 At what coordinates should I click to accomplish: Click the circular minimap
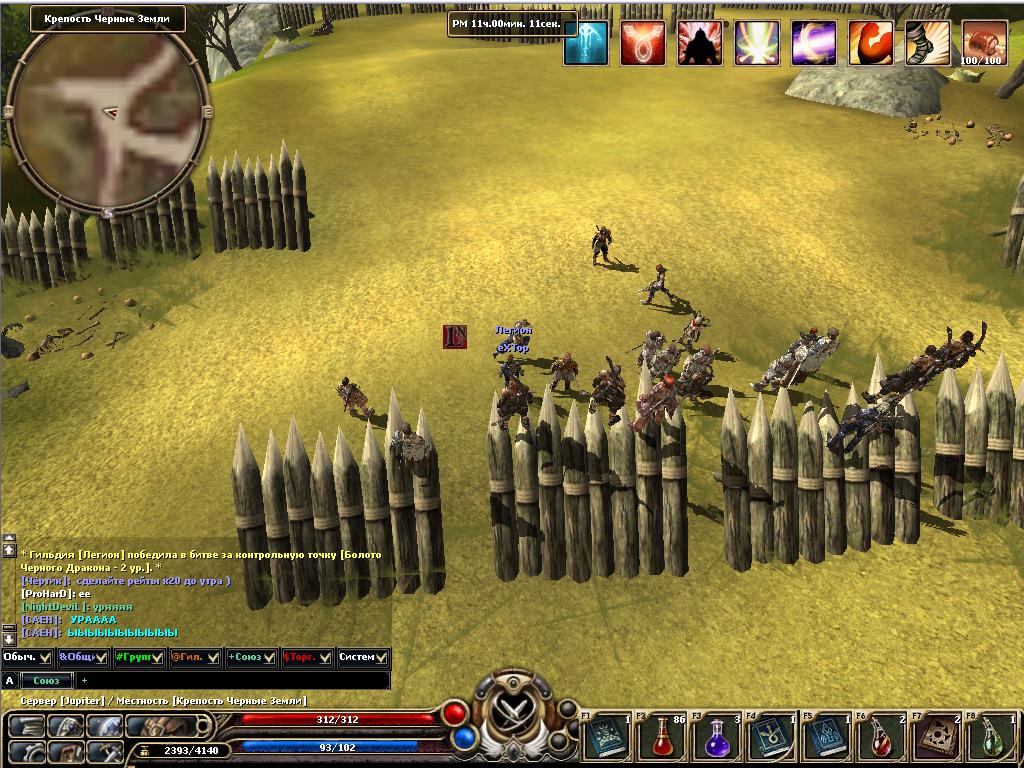(x=107, y=112)
